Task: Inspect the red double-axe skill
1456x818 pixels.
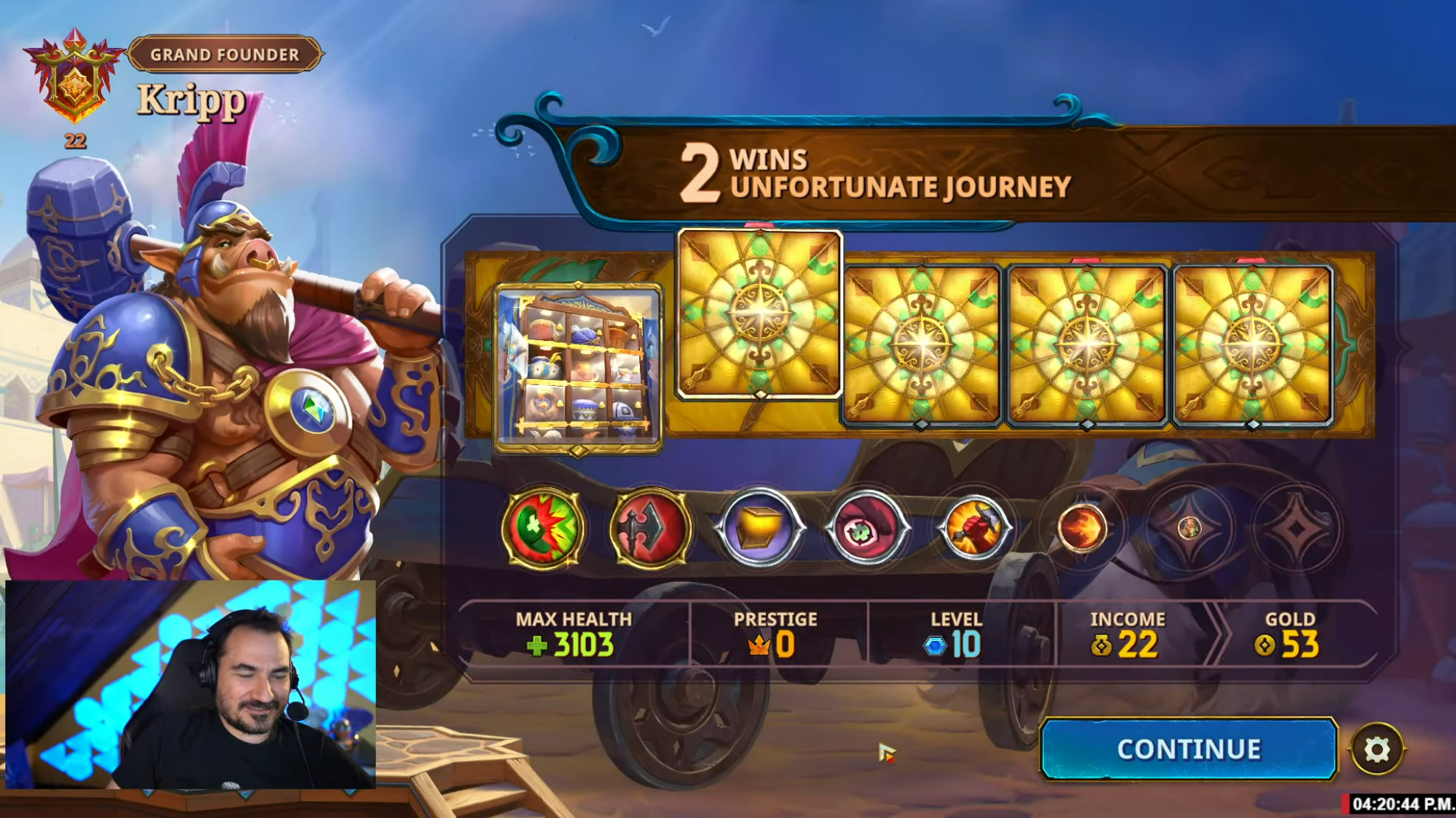Action: pyautogui.click(x=650, y=527)
